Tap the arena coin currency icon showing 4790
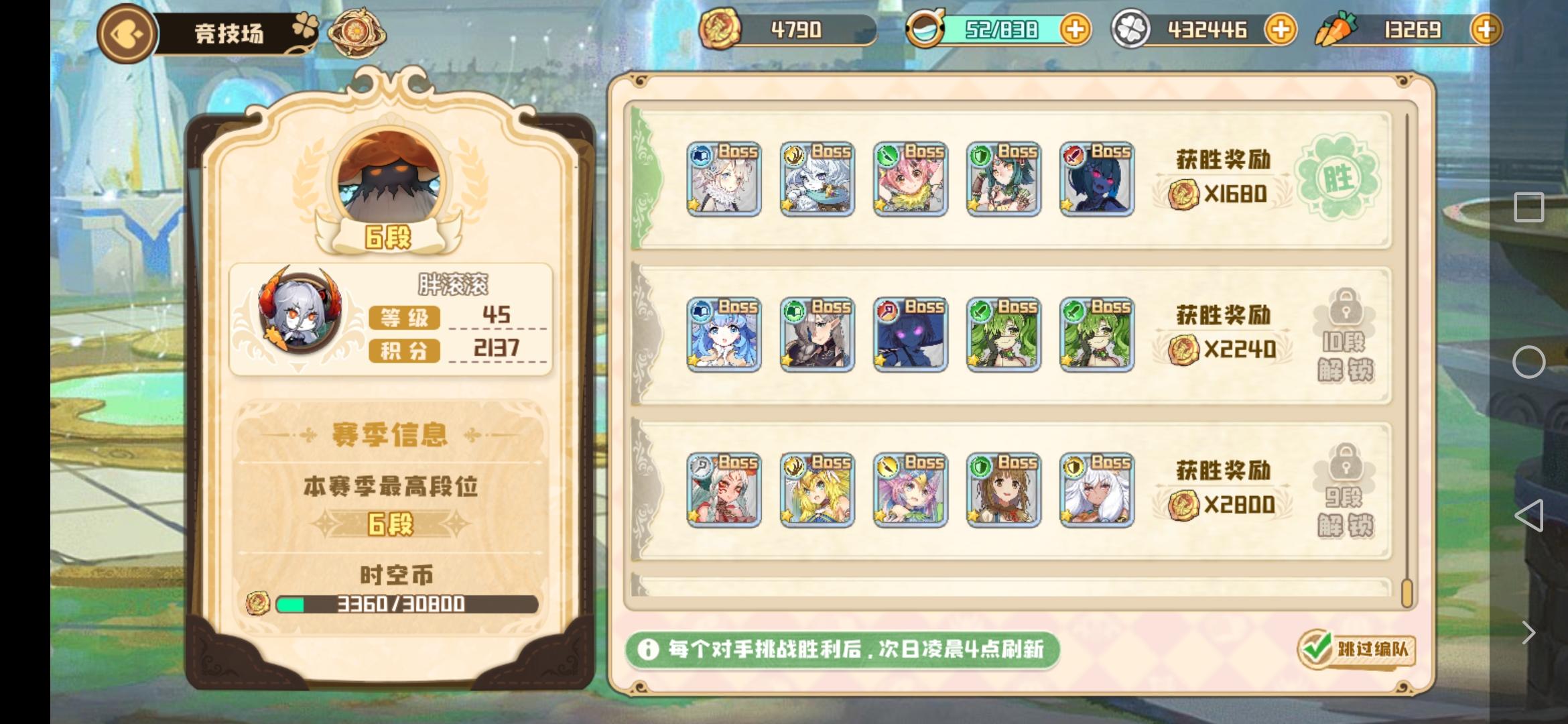Viewport: 1568px width, 724px height. 720,29
